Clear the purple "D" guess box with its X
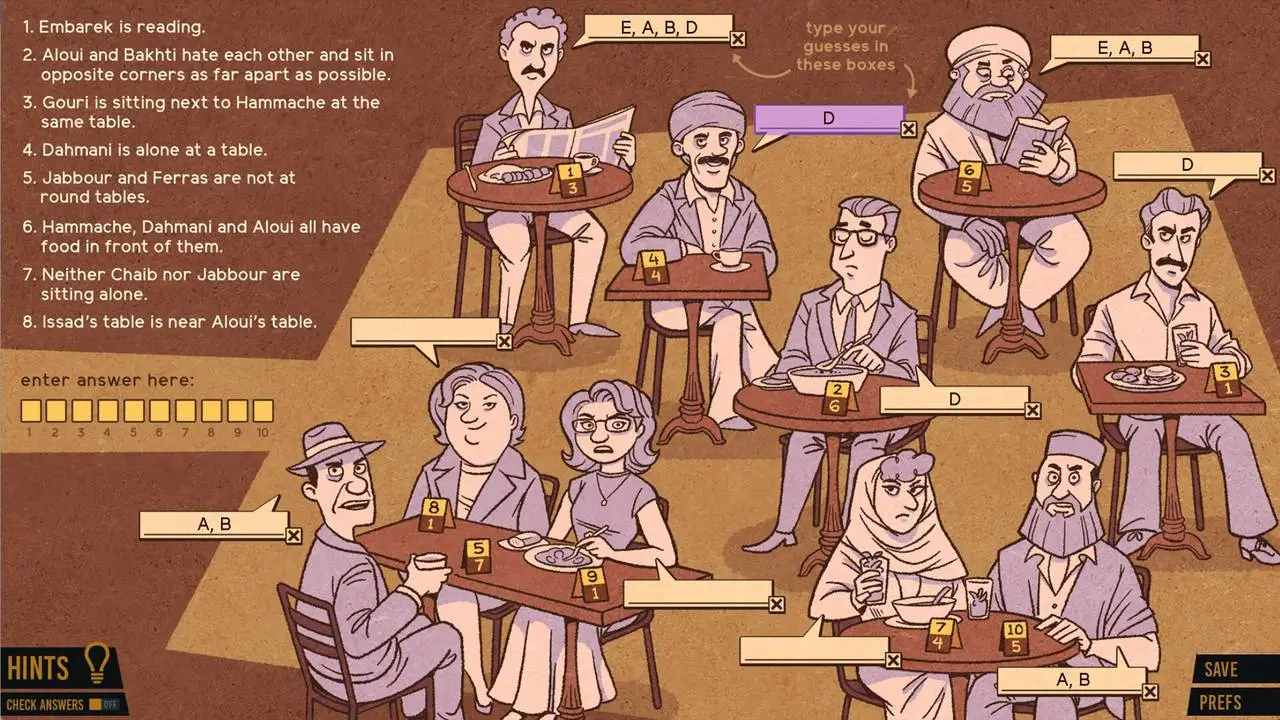Viewport: 1280px width, 720px height. pos(909,128)
